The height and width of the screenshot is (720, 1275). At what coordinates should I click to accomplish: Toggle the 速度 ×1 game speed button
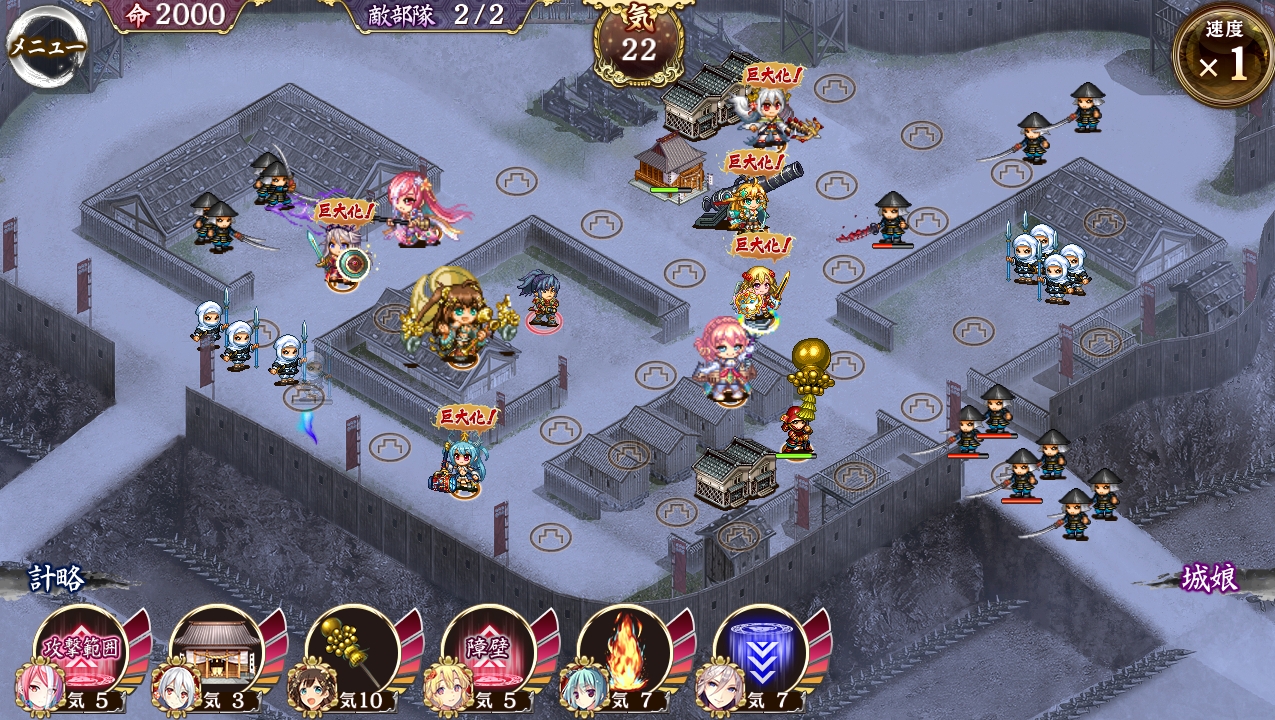(1224, 57)
